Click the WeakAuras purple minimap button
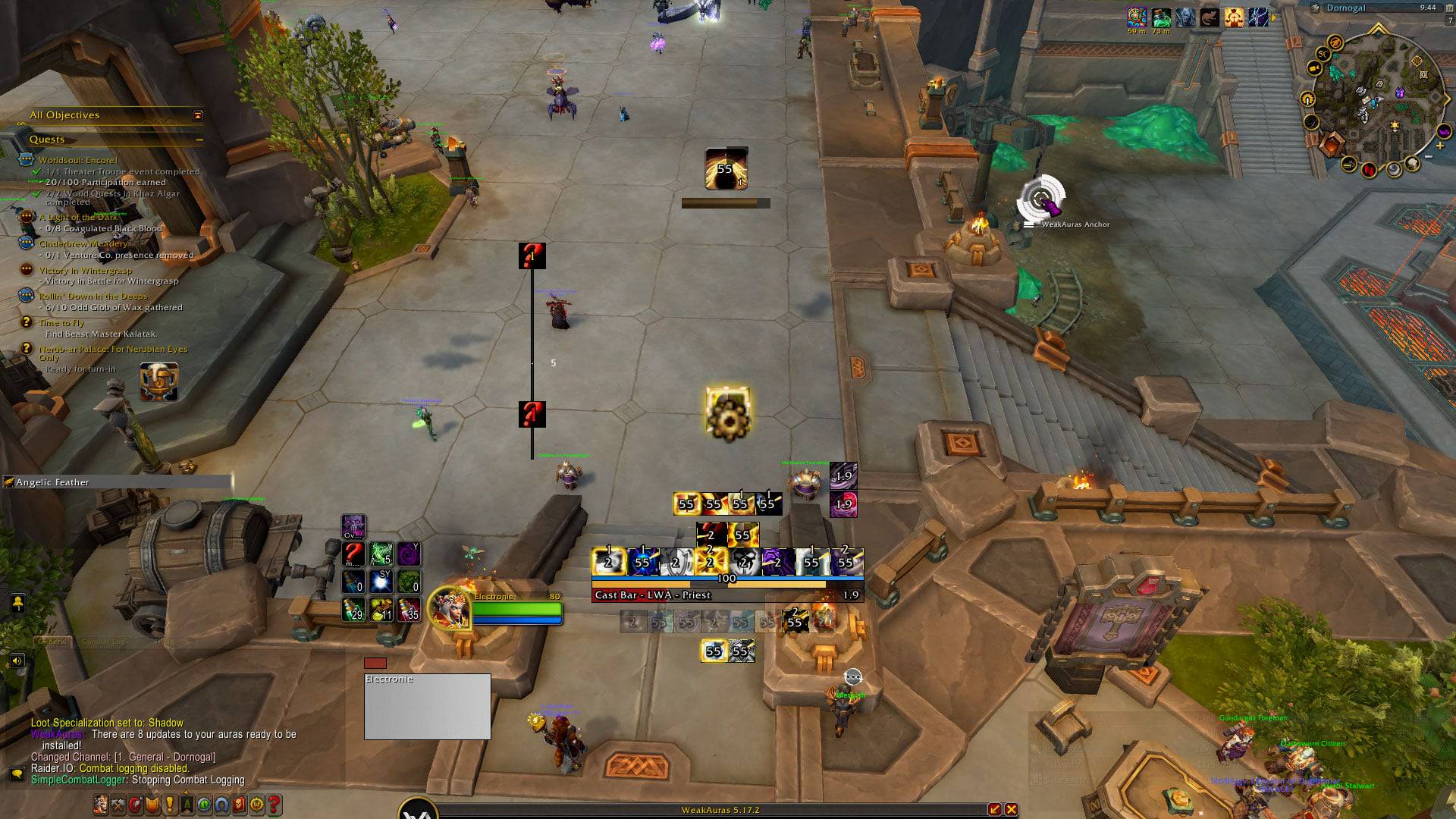This screenshot has width=1456, height=819. pos(1442,132)
